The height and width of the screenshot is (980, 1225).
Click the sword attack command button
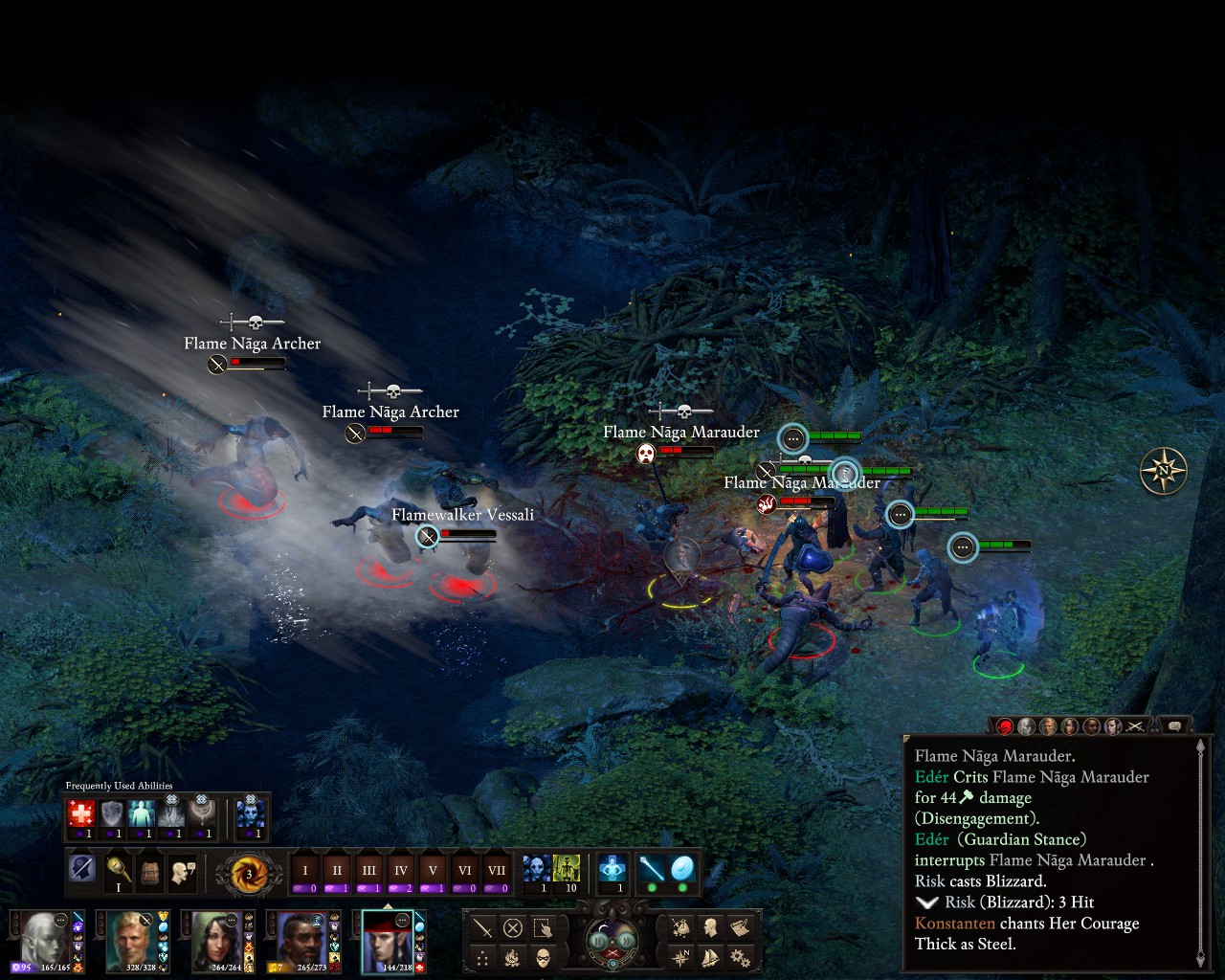(483, 927)
